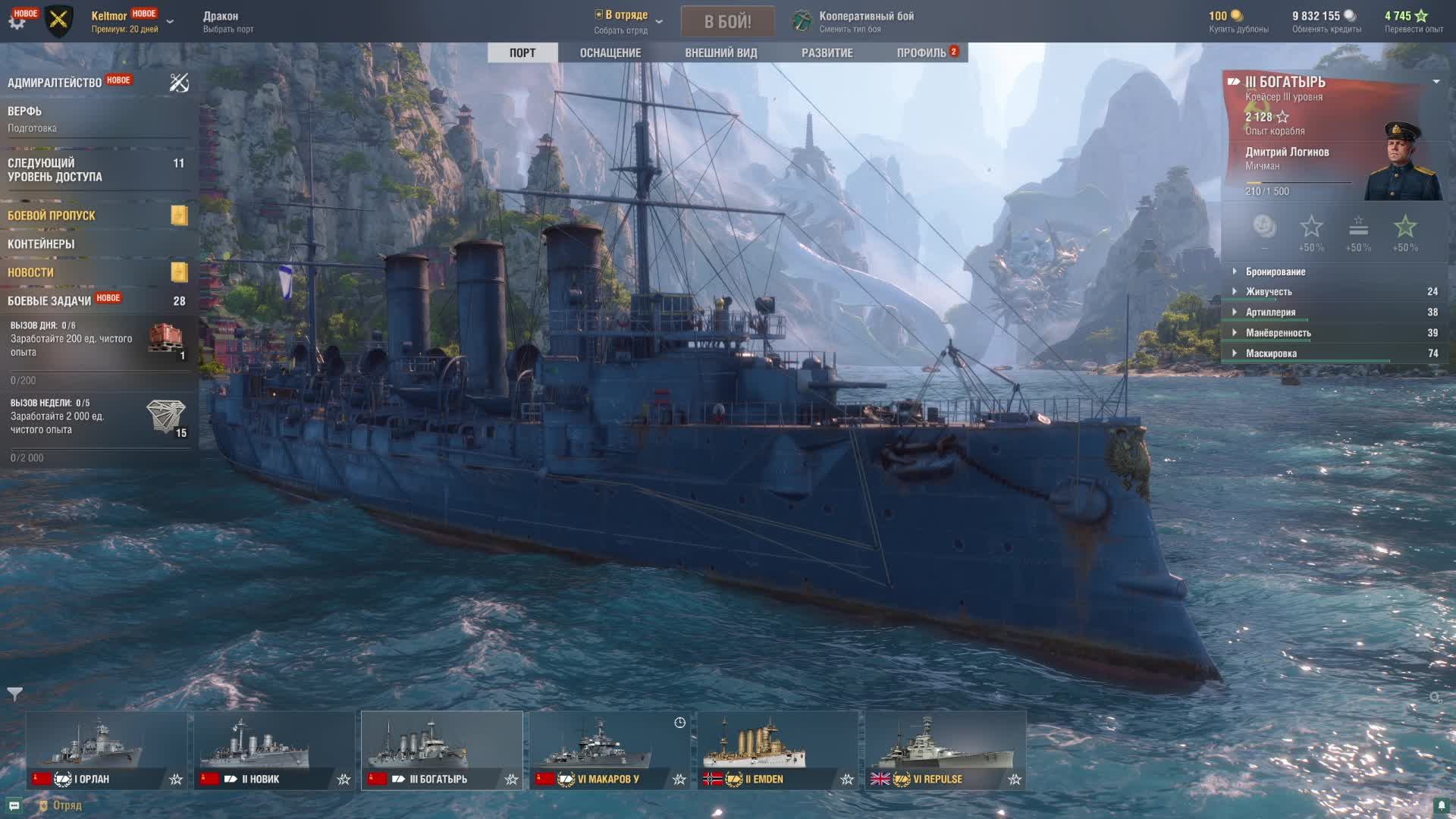This screenshot has width=1456, height=819.
Task: Open the ПРОФИЛЬ tab
Action: 921,52
